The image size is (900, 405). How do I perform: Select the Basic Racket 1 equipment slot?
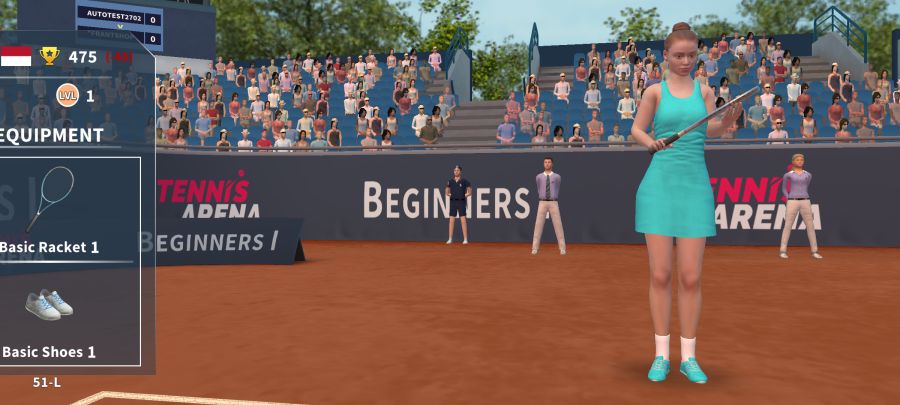(x=52, y=207)
